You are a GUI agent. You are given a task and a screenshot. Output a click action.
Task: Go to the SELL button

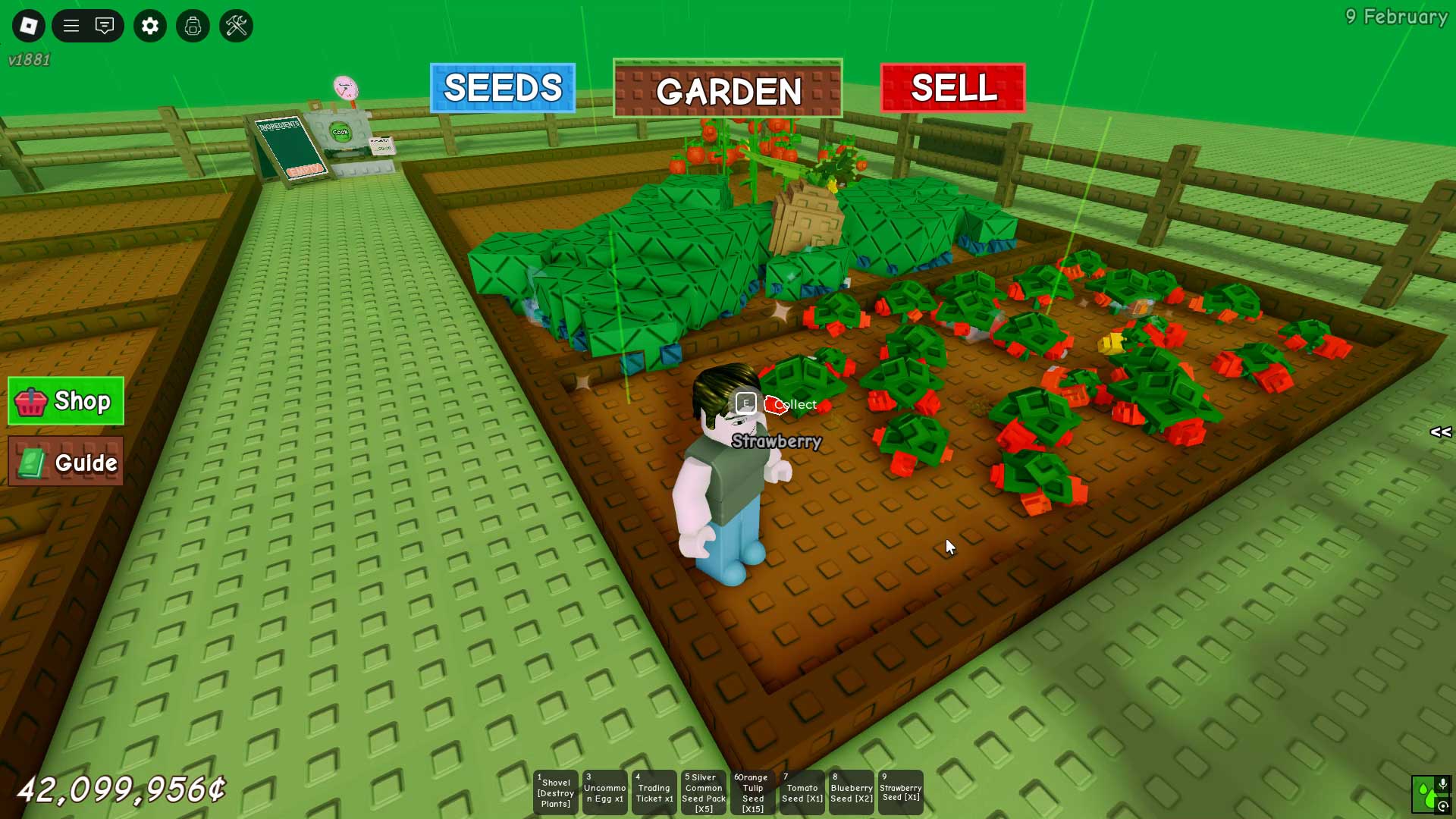click(x=952, y=88)
